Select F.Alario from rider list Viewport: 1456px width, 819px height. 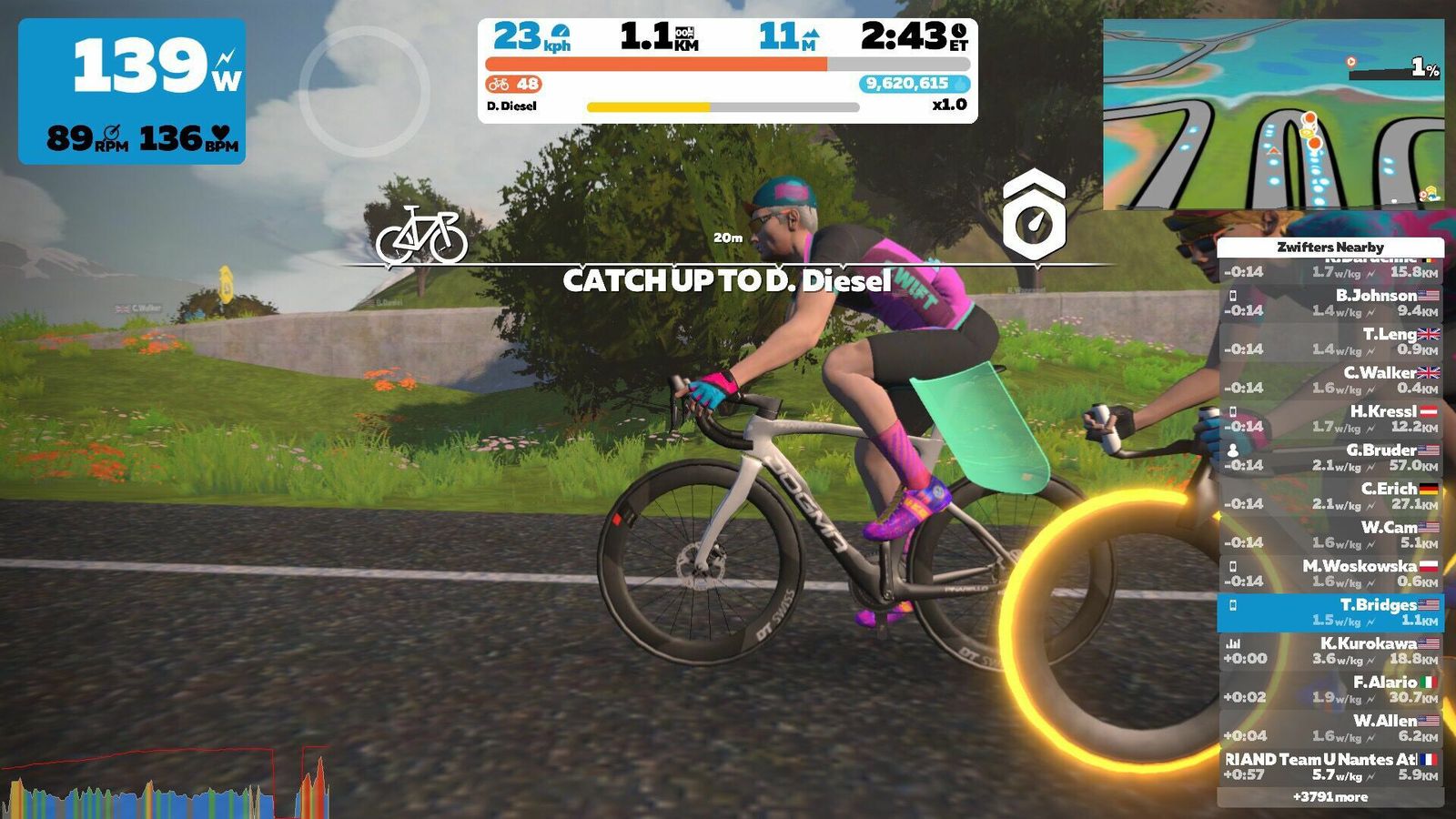point(1330,690)
